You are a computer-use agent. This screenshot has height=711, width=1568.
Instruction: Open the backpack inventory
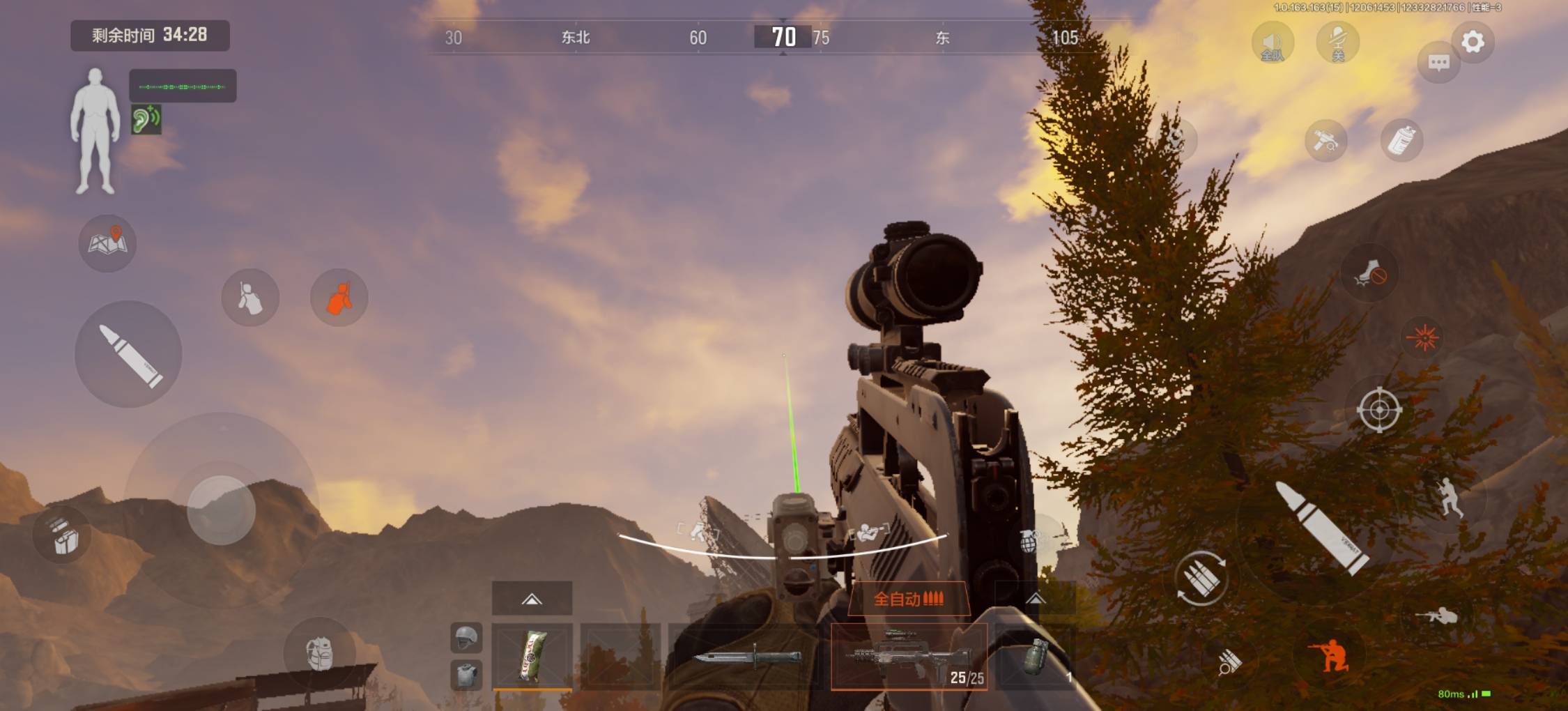tap(320, 653)
